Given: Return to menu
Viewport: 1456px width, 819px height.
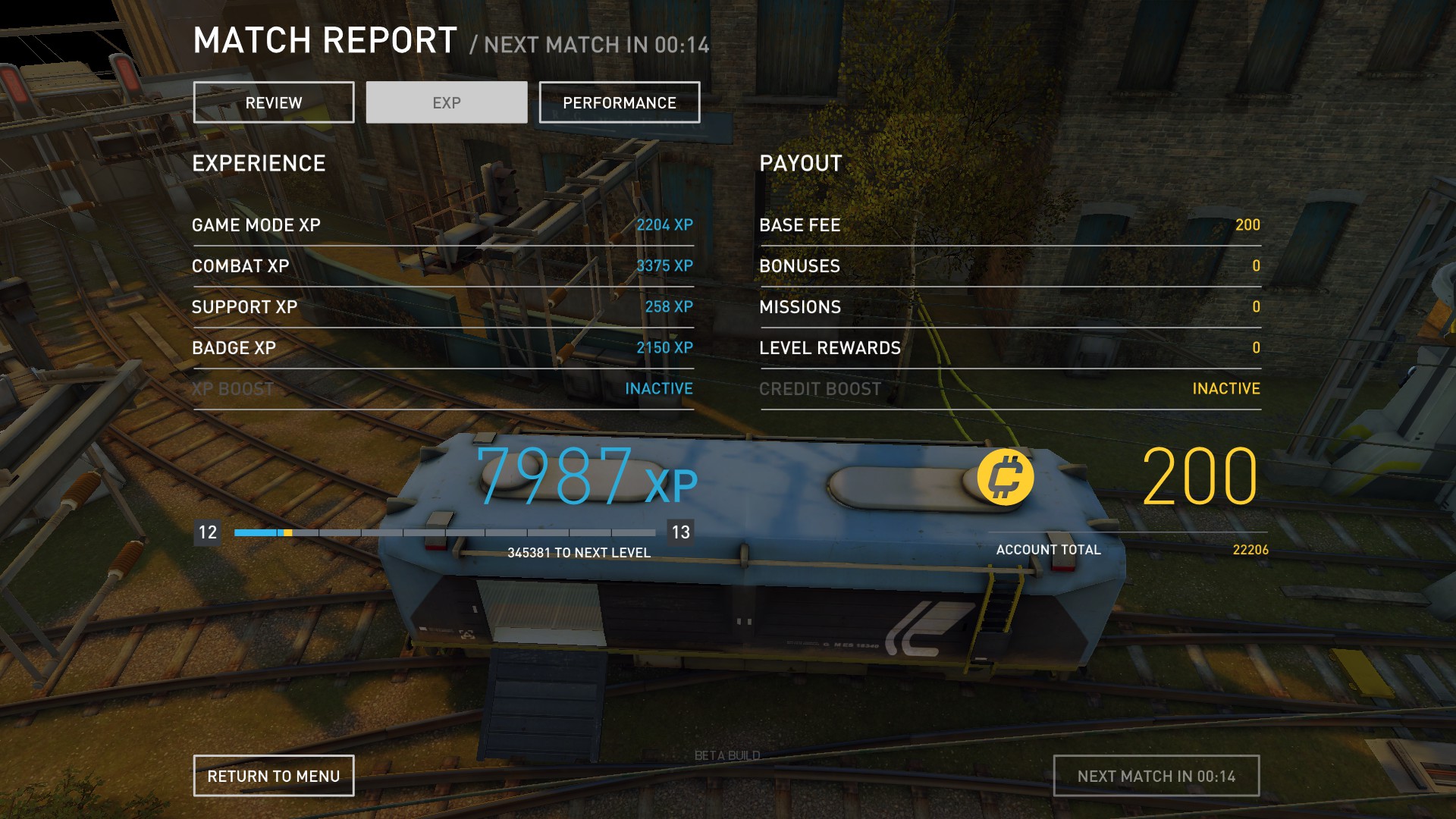Looking at the screenshot, I should 274,776.
